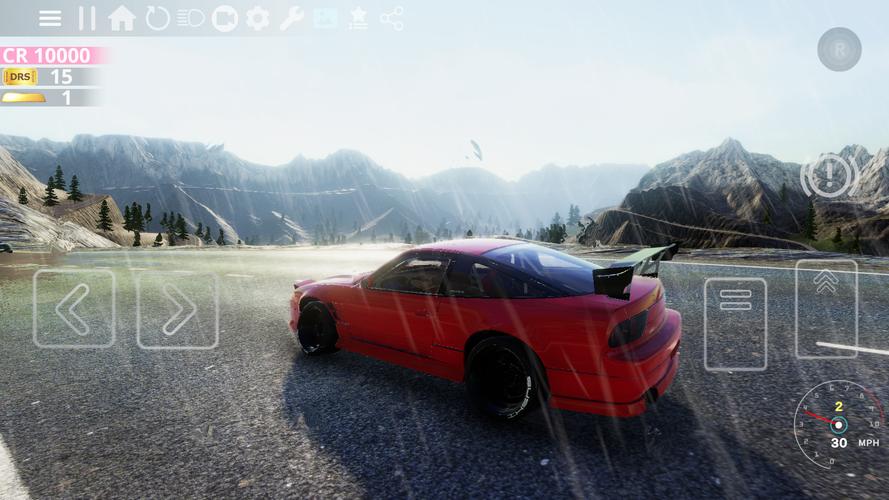Viewport: 889px width, 500px height.
Task: Pause the game
Action: coord(87,18)
